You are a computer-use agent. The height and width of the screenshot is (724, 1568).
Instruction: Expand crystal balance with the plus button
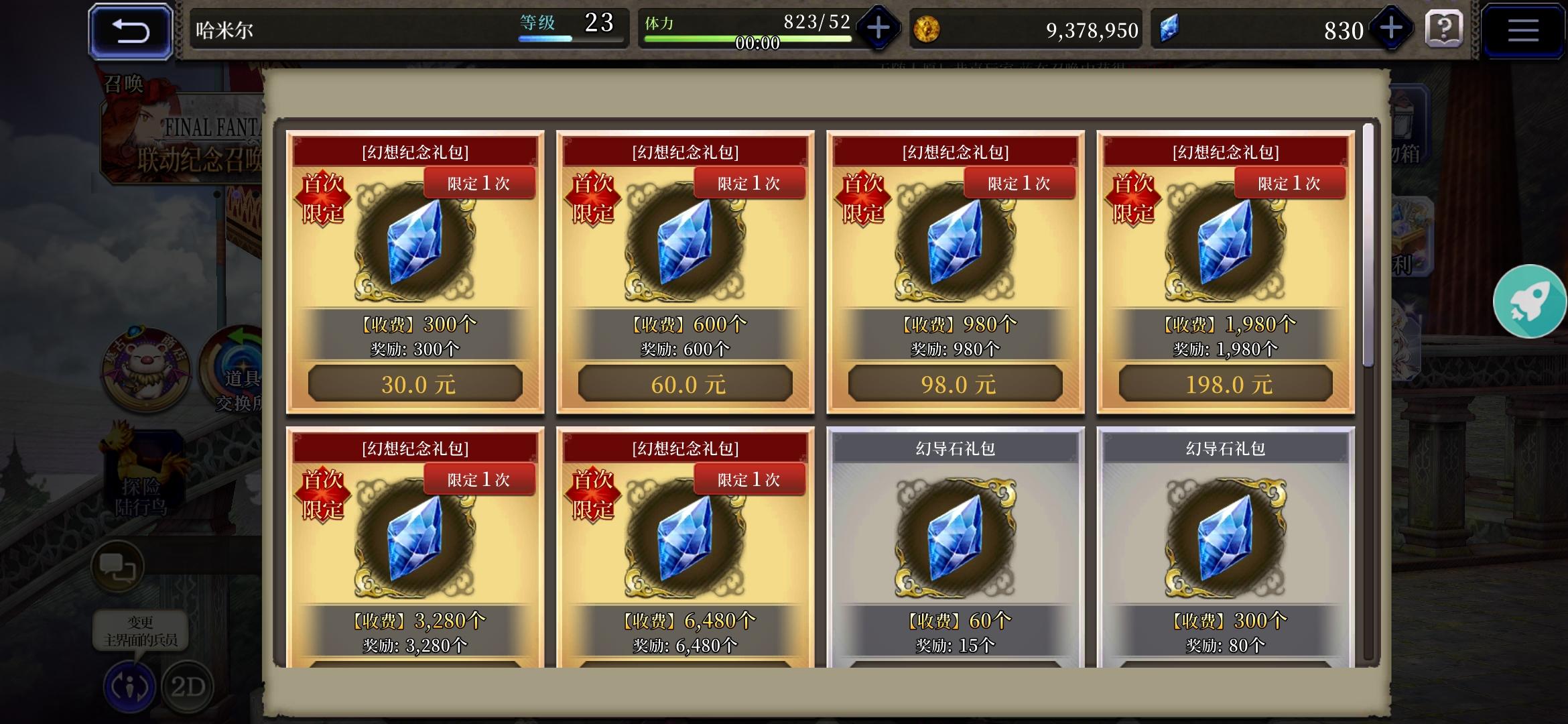coord(1392,29)
